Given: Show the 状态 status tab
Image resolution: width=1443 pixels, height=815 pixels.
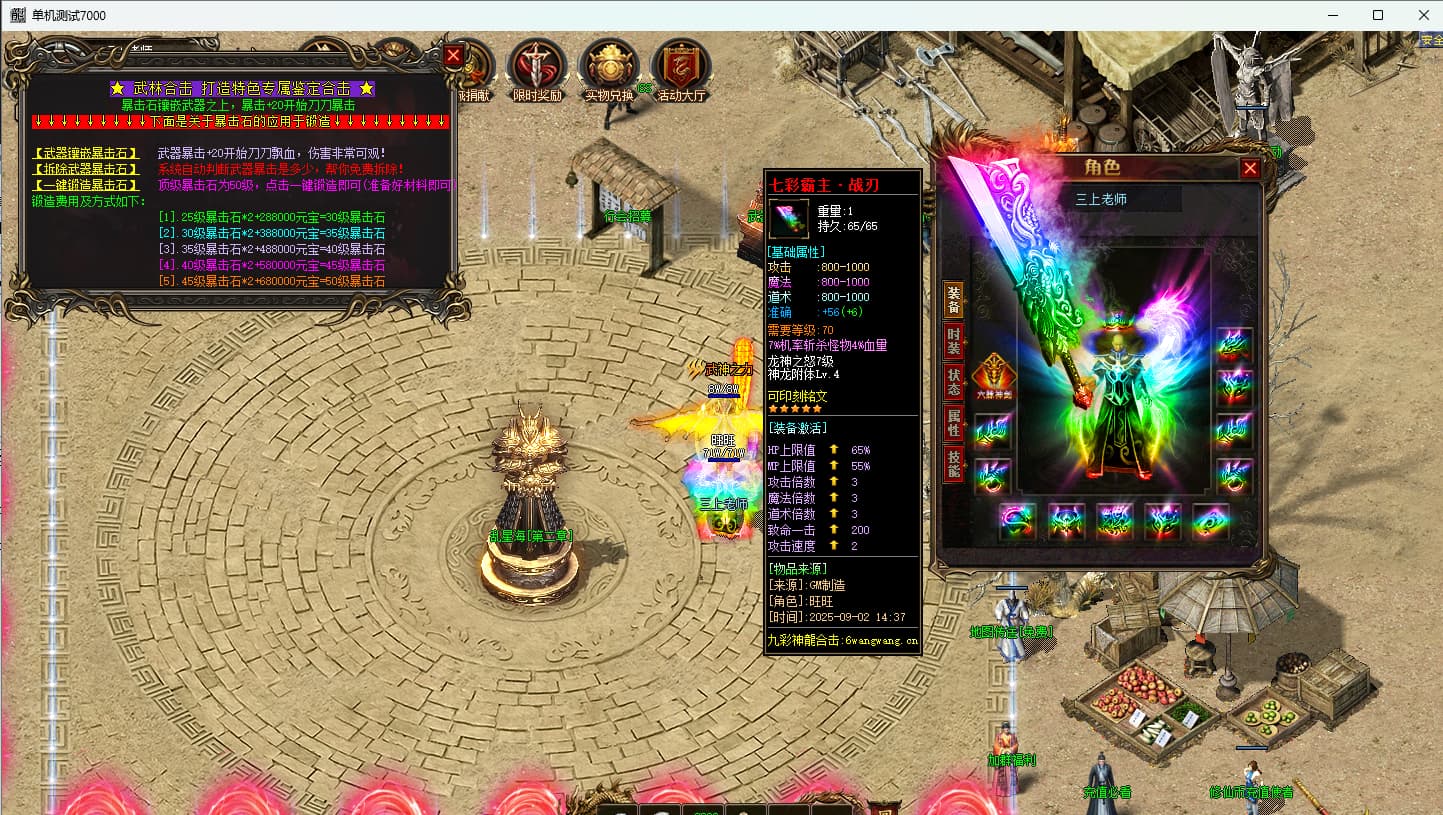Looking at the screenshot, I should pyautogui.click(x=954, y=382).
